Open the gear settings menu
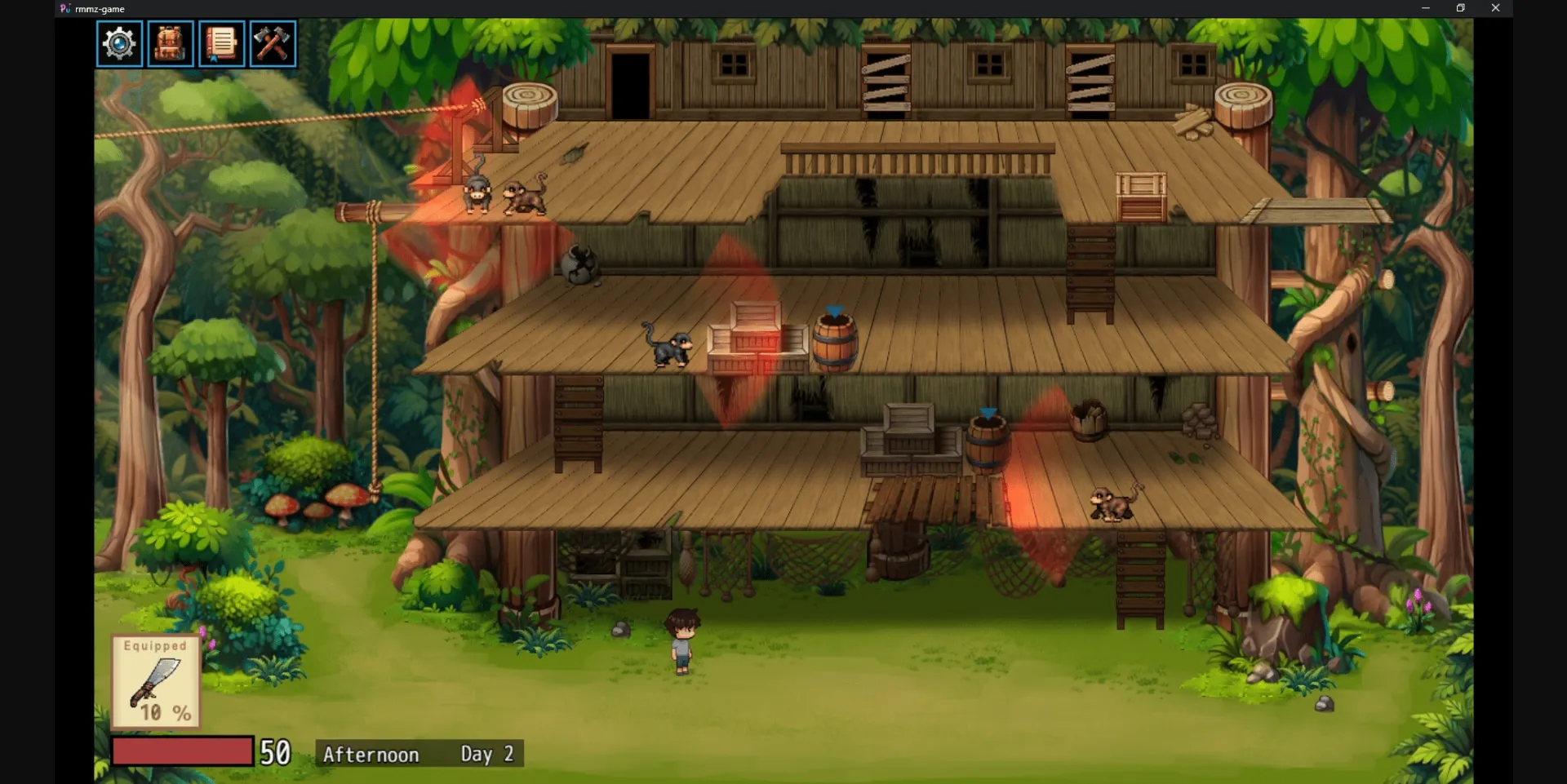The width and height of the screenshot is (1567, 784). pyautogui.click(x=119, y=43)
